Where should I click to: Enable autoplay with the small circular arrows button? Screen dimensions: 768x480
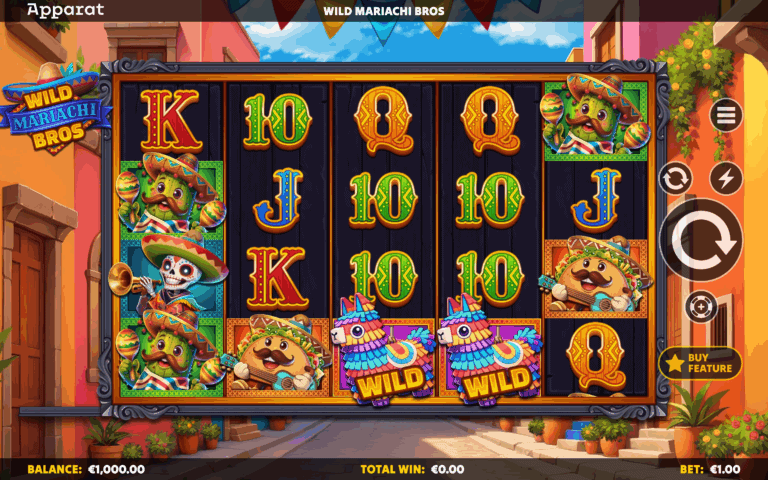(x=676, y=179)
